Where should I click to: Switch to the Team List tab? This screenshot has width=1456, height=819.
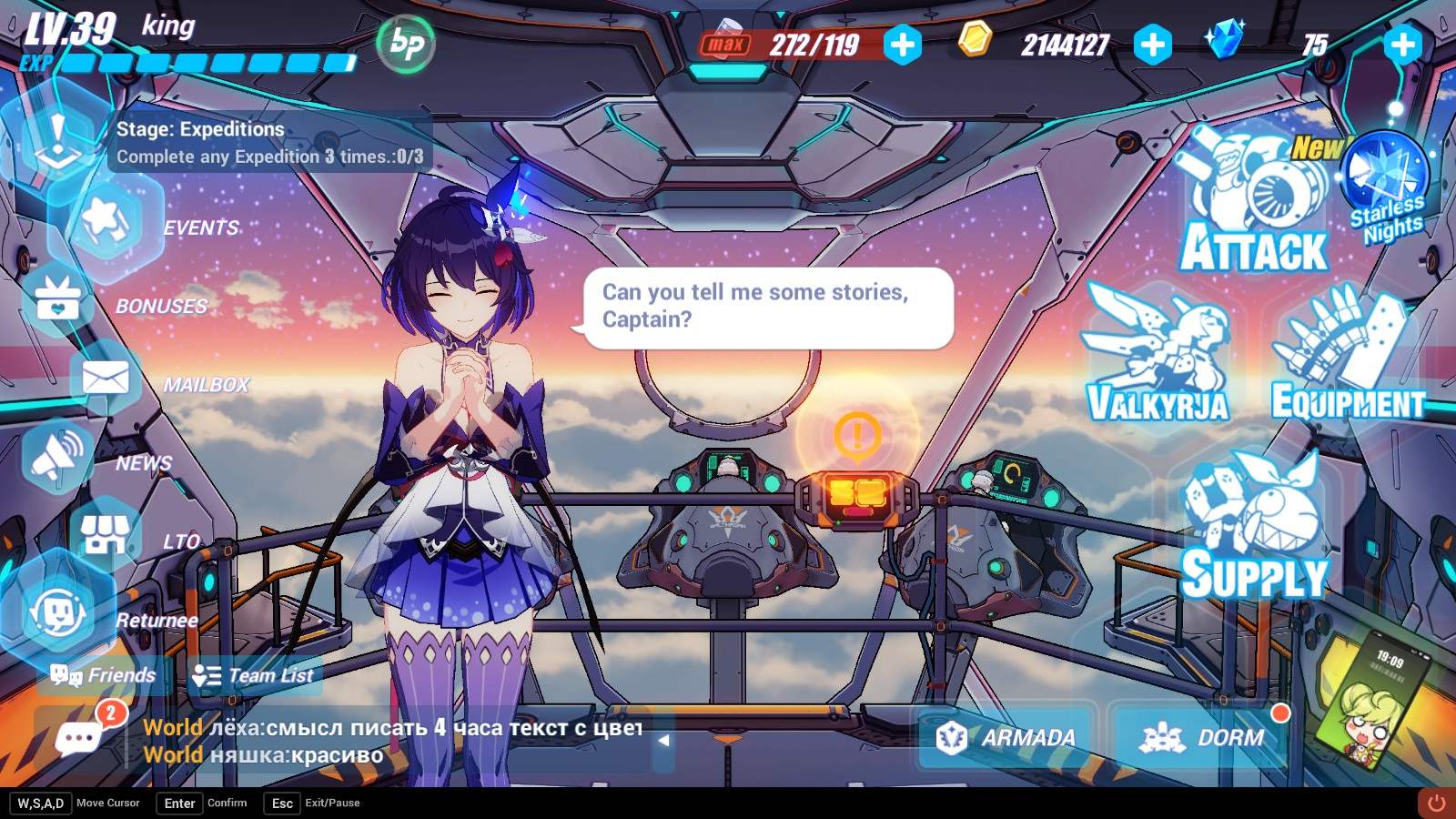tap(255, 675)
